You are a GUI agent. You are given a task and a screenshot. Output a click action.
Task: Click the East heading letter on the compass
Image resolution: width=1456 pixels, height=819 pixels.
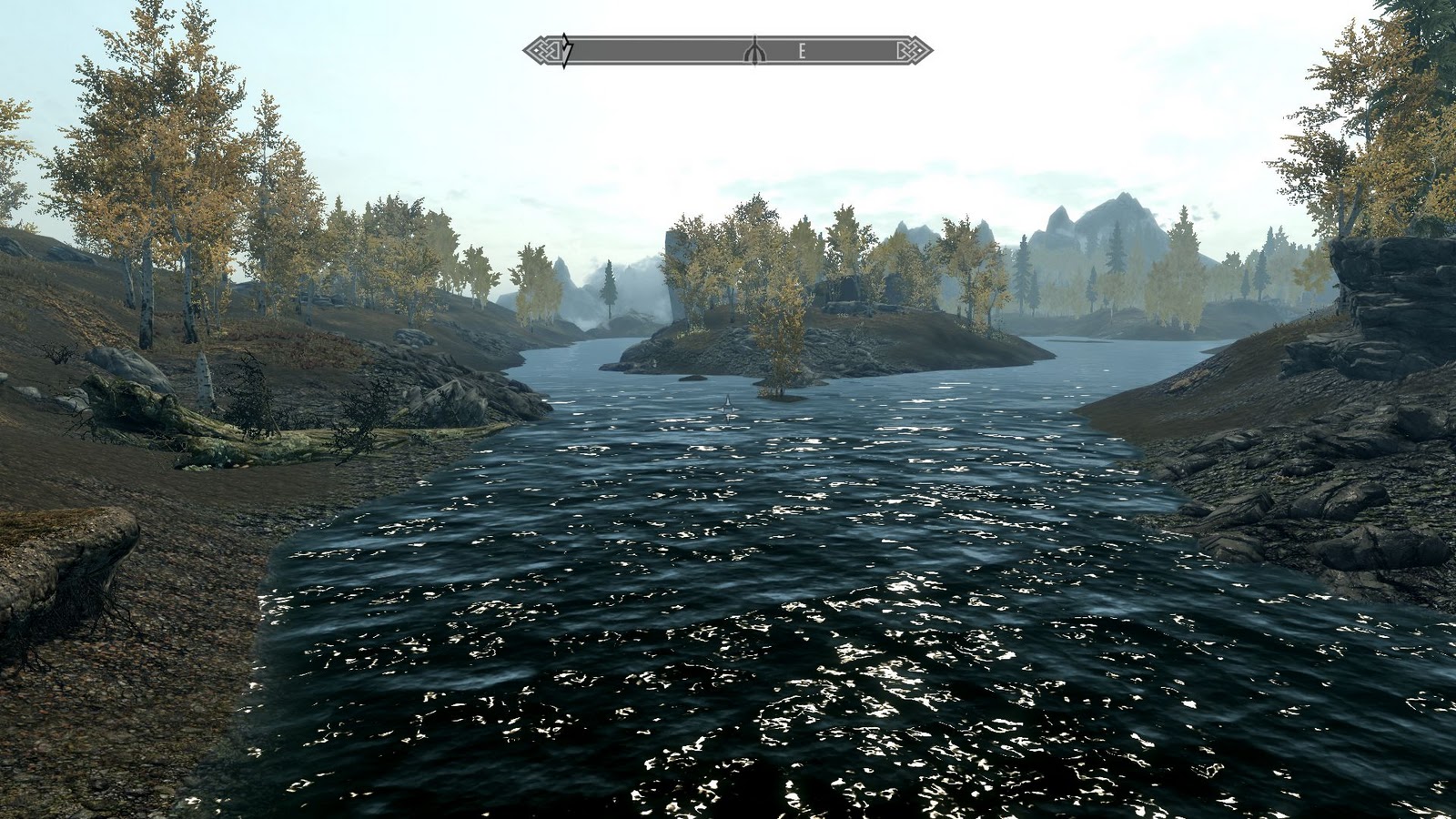click(x=802, y=52)
